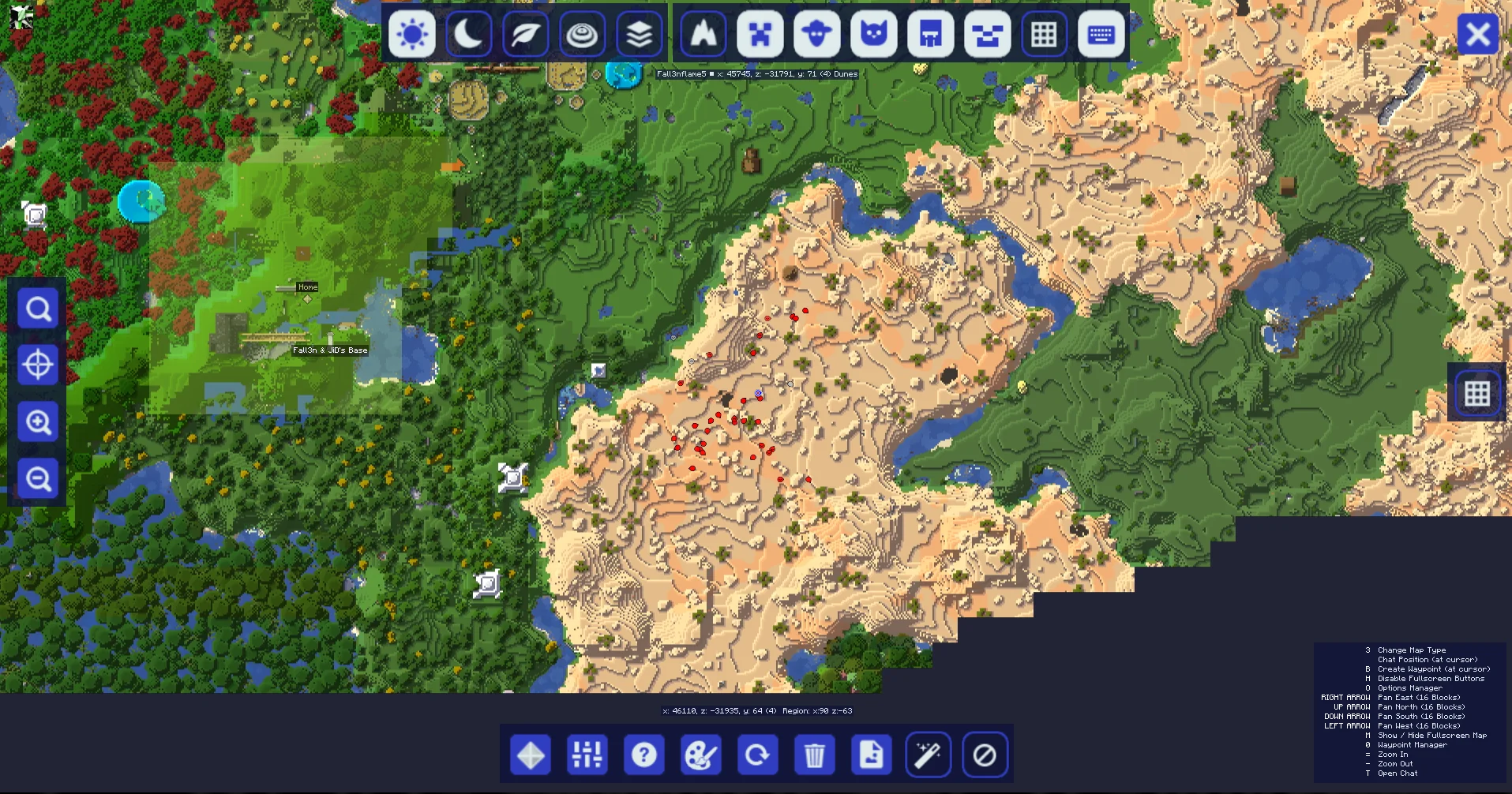Open the options manager sliders button

(587, 755)
